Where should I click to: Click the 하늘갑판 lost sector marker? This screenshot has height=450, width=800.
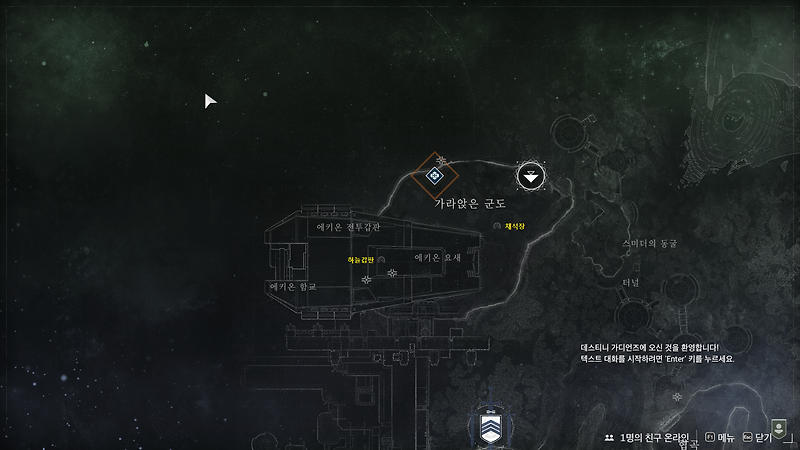[x=381, y=260]
